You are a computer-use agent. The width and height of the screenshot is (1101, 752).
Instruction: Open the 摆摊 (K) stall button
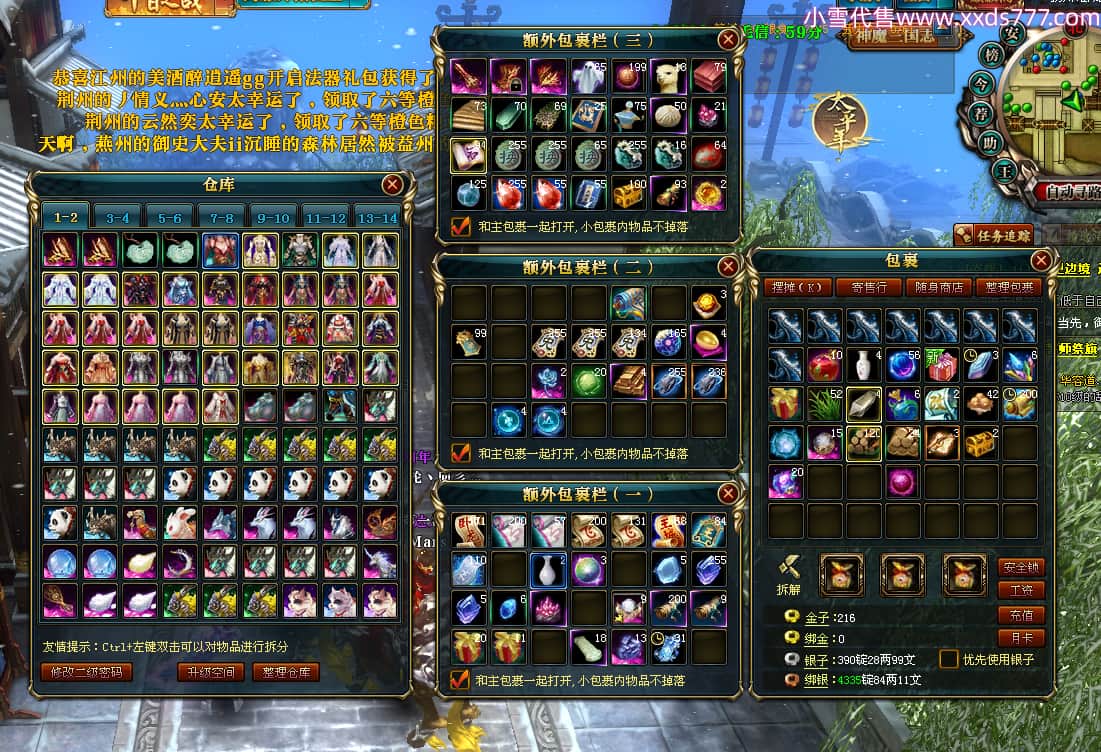click(797, 287)
